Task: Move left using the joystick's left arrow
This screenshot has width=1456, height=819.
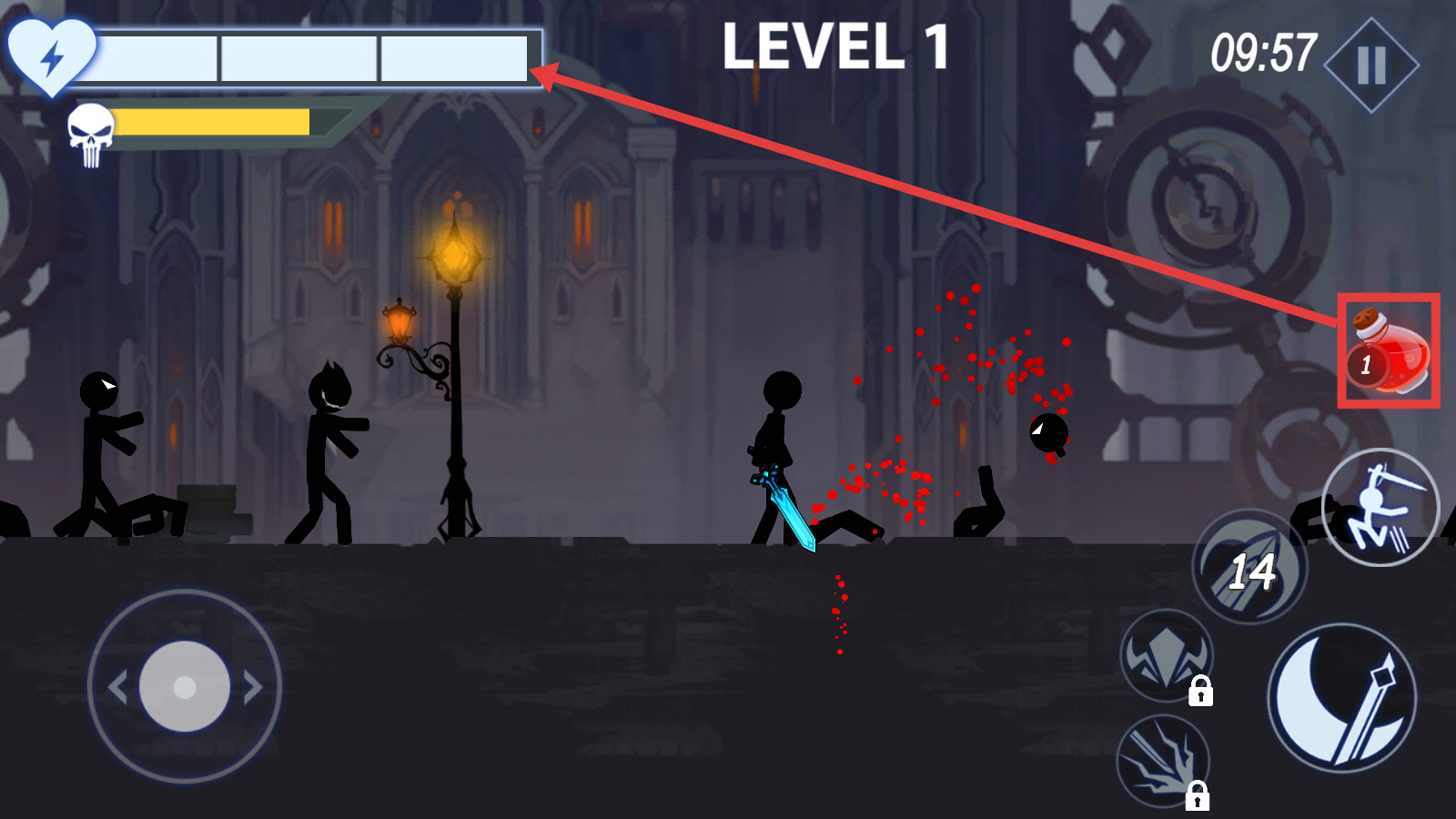Action: click(117, 687)
